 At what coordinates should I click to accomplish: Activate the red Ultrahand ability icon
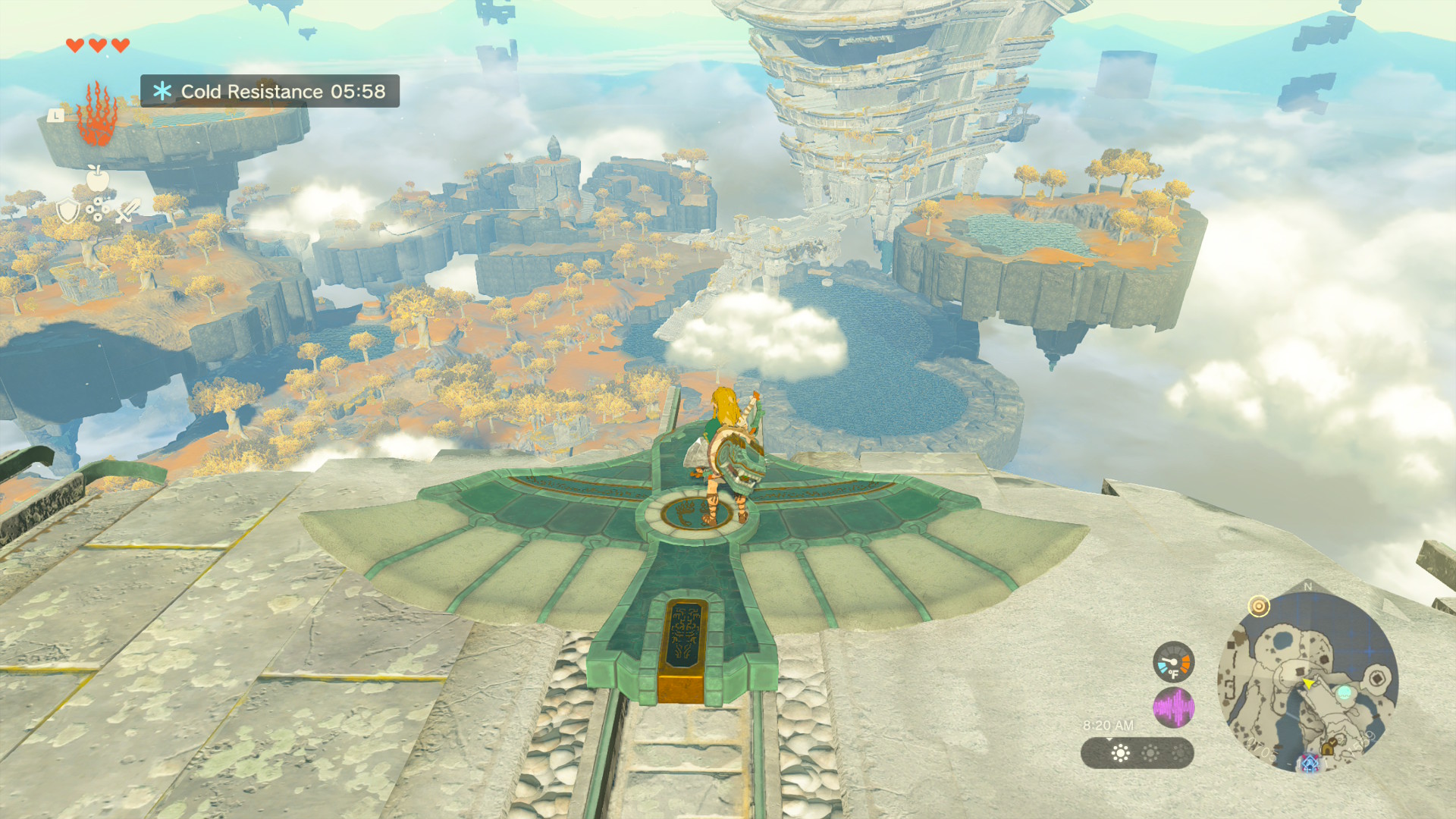(x=96, y=115)
